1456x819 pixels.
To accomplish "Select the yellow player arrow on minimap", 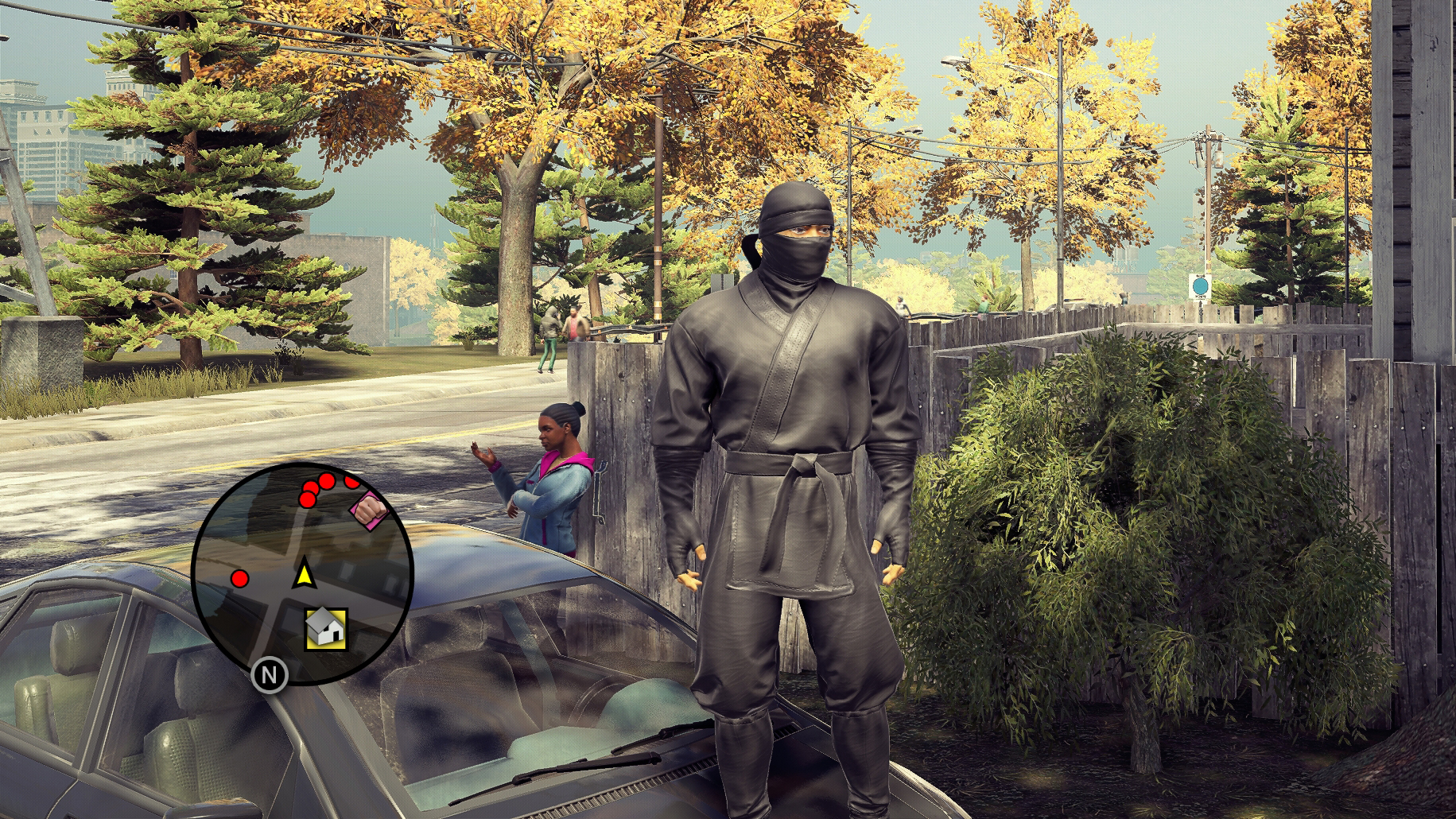I will (x=303, y=574).
